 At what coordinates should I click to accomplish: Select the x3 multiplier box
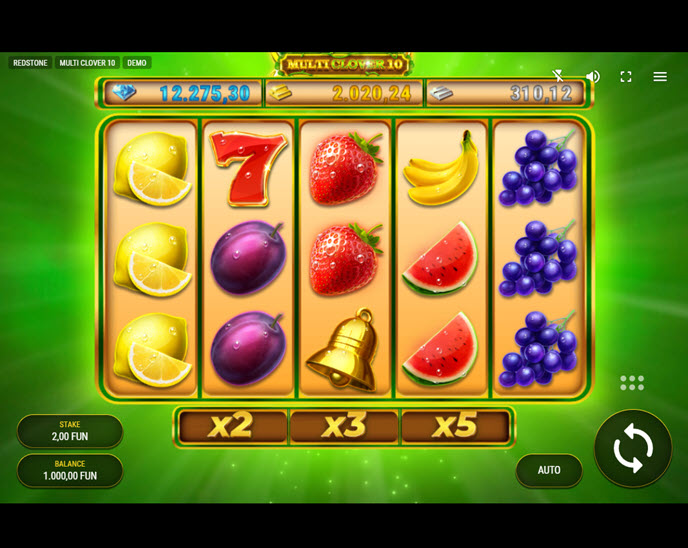tap(344, 426)
